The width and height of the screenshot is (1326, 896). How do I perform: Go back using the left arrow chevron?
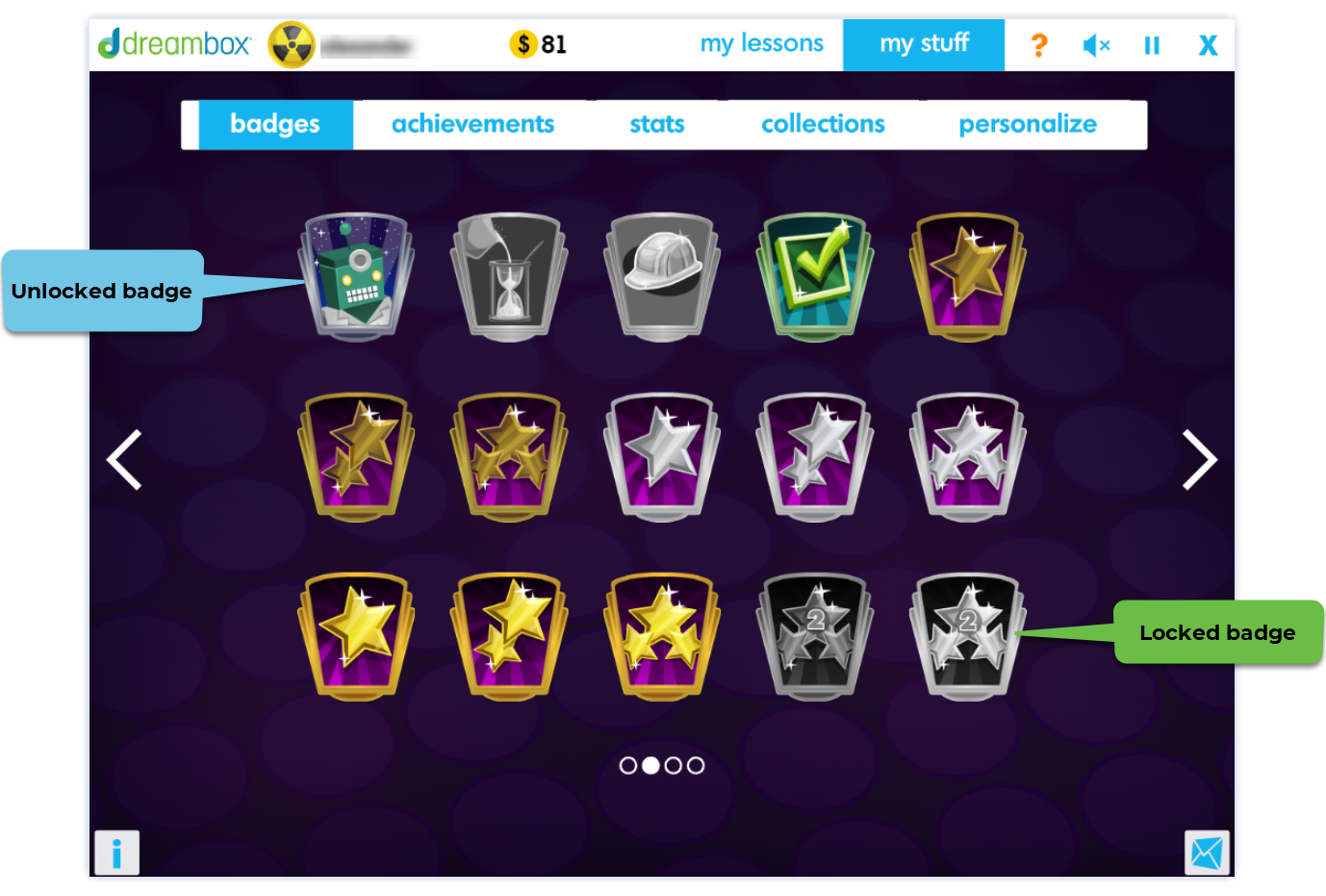click(124, 460)
